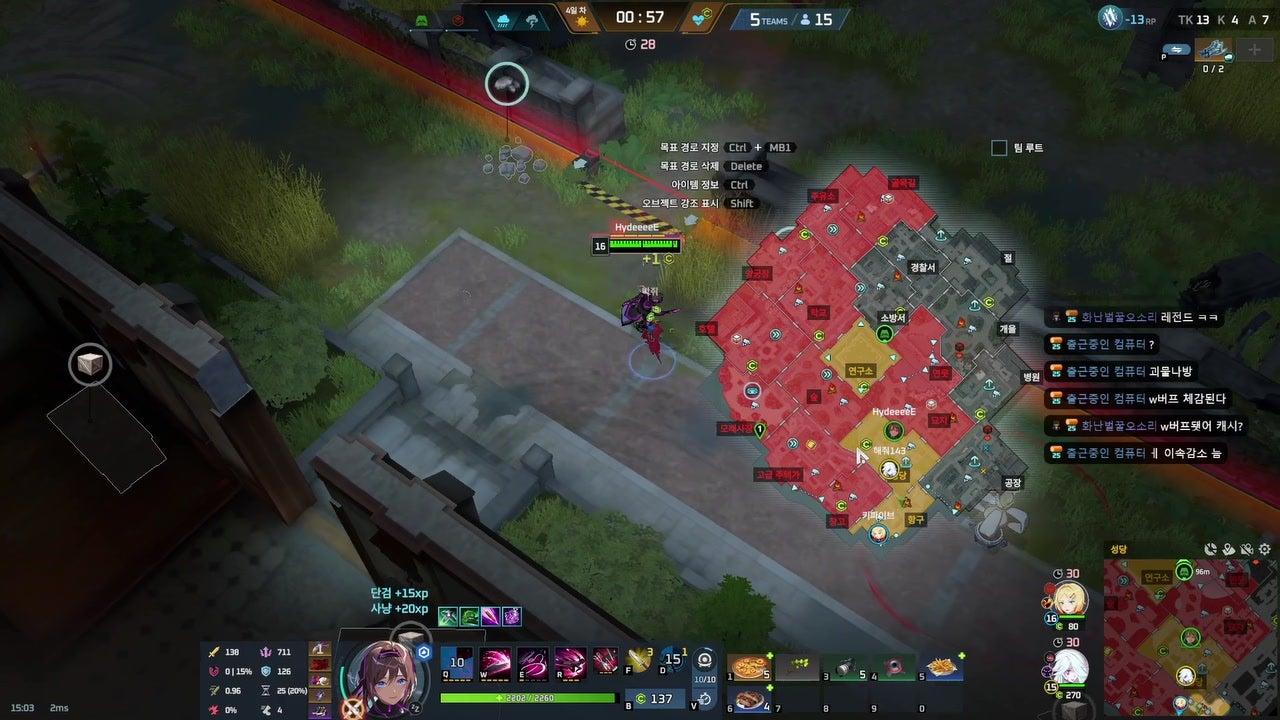Viewport: 1280px width, 720px height.
Task: Click the green health bar showing 2202/2260
Action: [x=527, y=697]
